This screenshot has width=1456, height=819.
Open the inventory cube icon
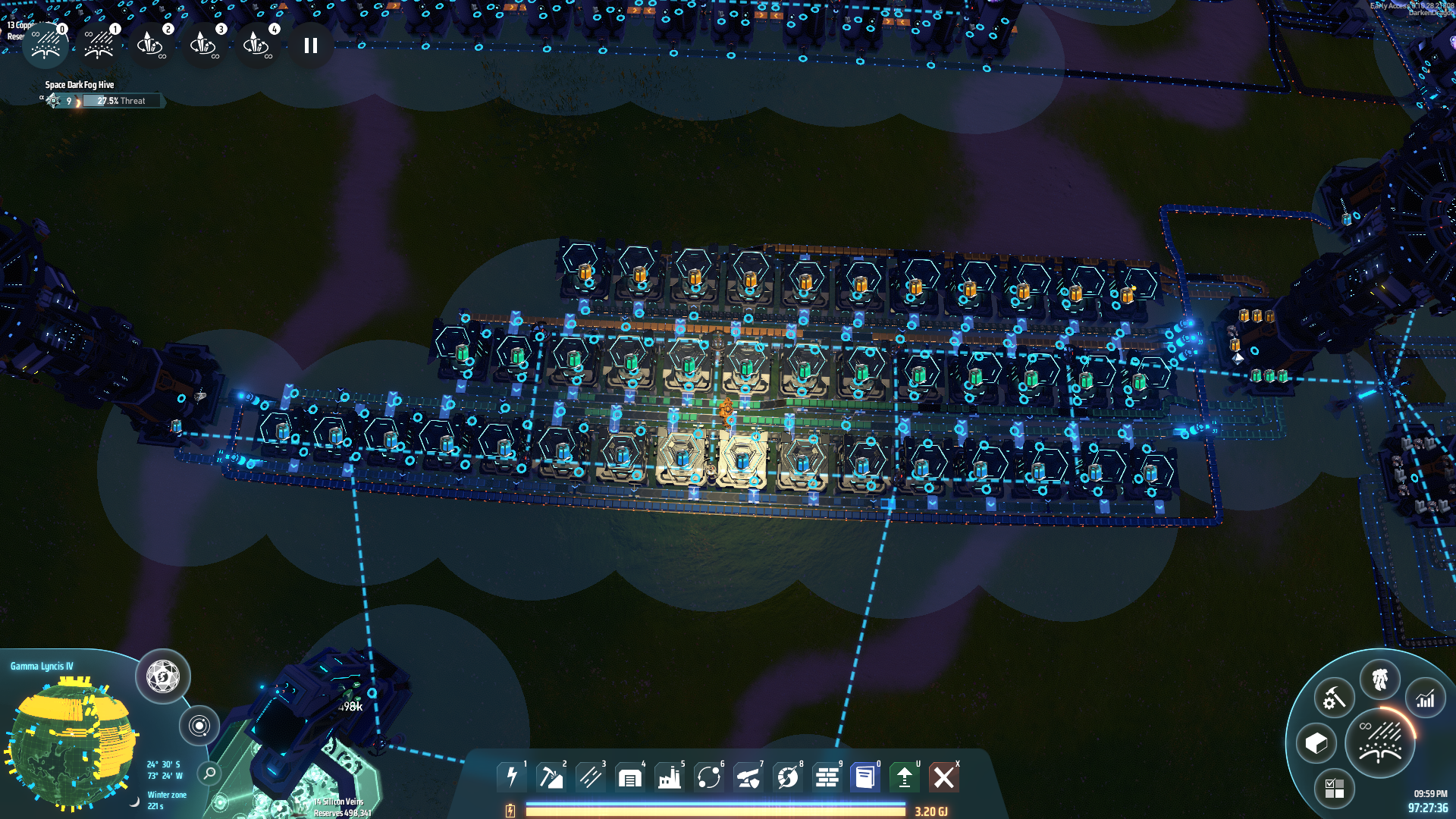(1316, 743)
